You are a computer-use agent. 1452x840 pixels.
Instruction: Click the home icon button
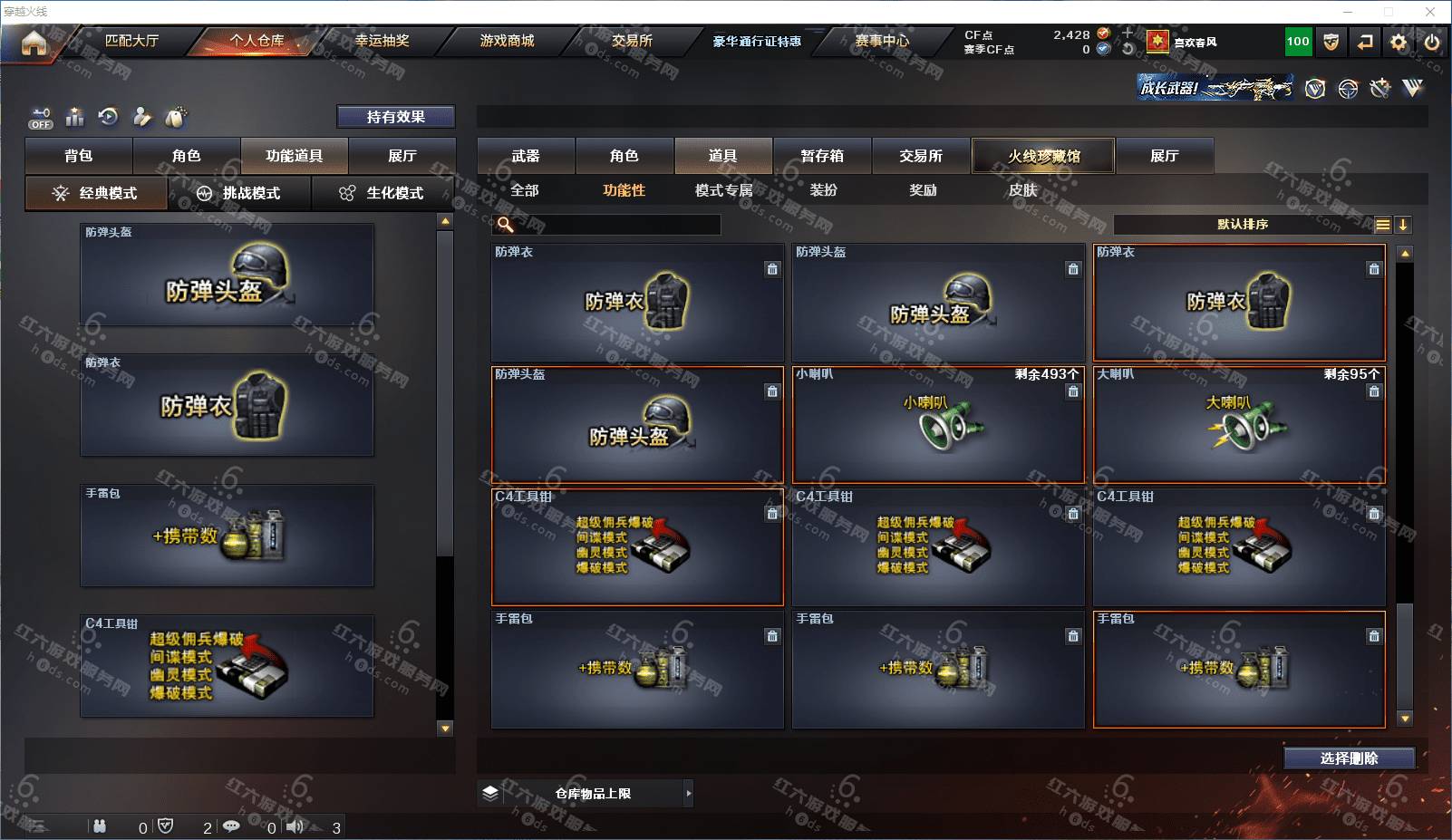click(x=34, y=43)
